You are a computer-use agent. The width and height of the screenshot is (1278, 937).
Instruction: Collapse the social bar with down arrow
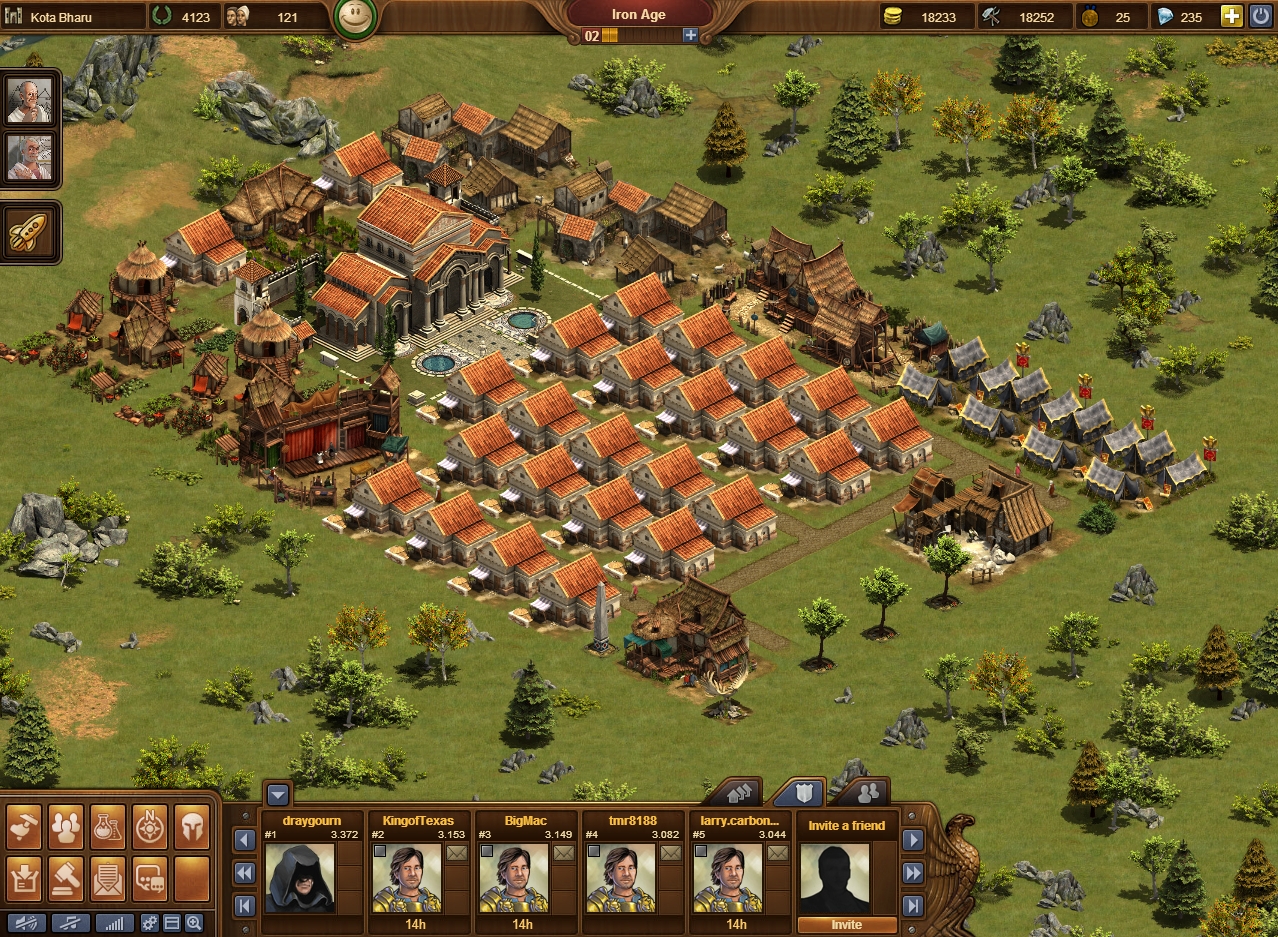pos(278,795)
